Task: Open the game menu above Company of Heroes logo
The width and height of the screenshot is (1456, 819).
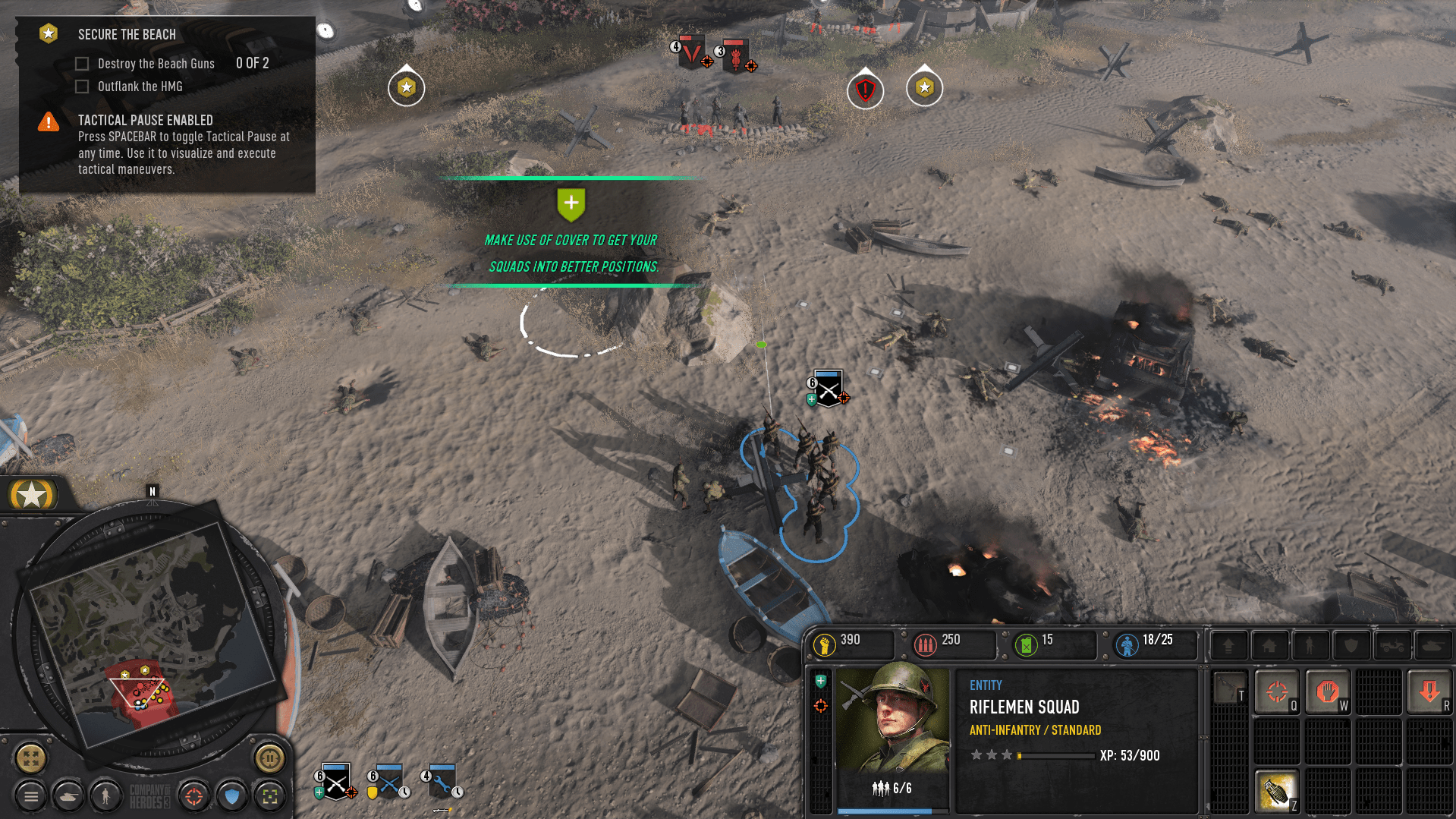Action: pyautogui.click(x=30, y=796)
